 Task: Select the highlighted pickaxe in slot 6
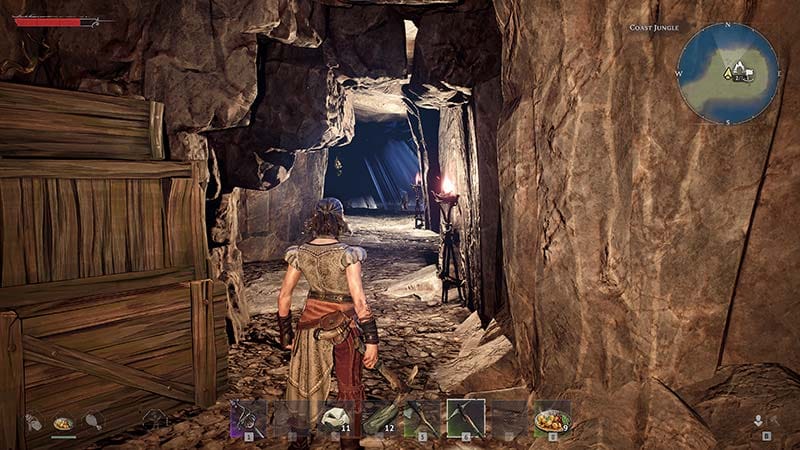pyautogui.click(x=466, y=417)
